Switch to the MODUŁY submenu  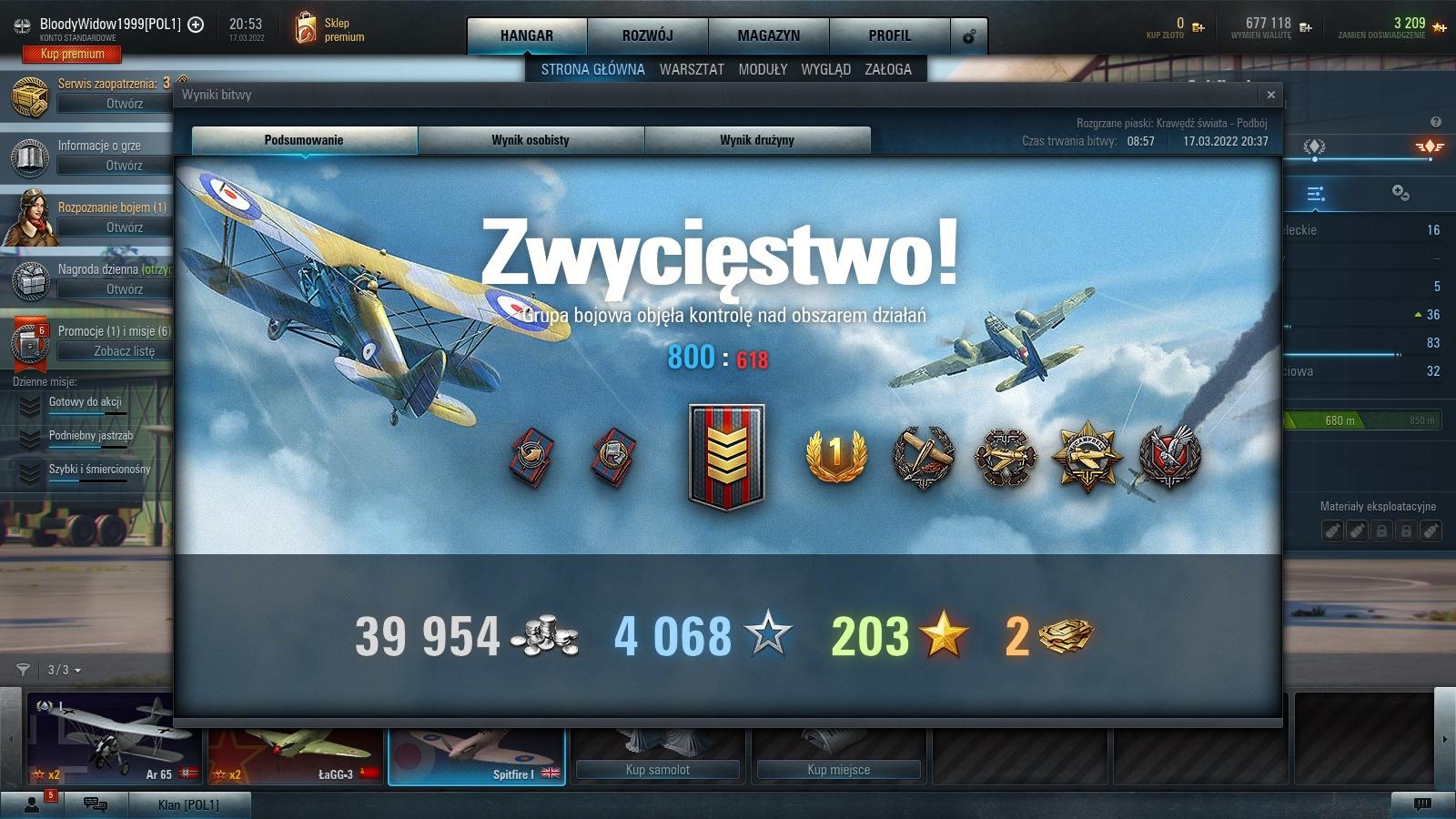tap(763, 69)
